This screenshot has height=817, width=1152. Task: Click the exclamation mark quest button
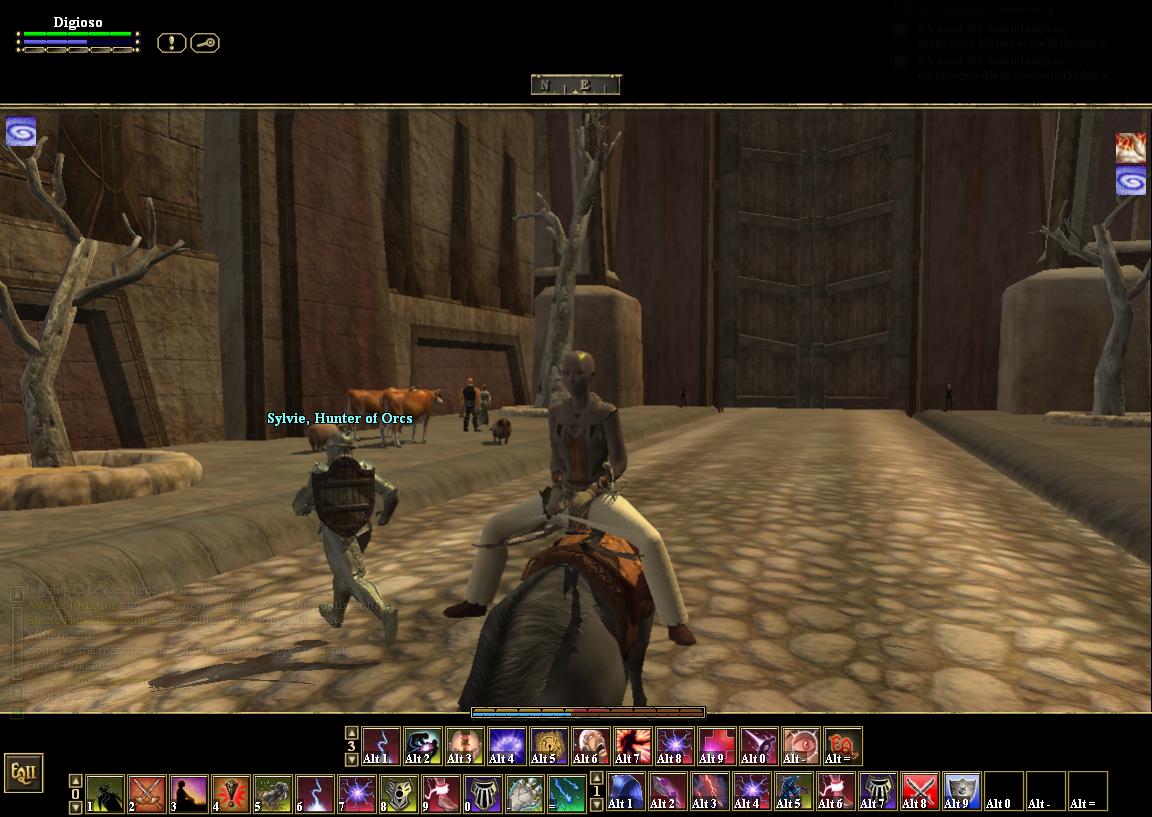172,43
